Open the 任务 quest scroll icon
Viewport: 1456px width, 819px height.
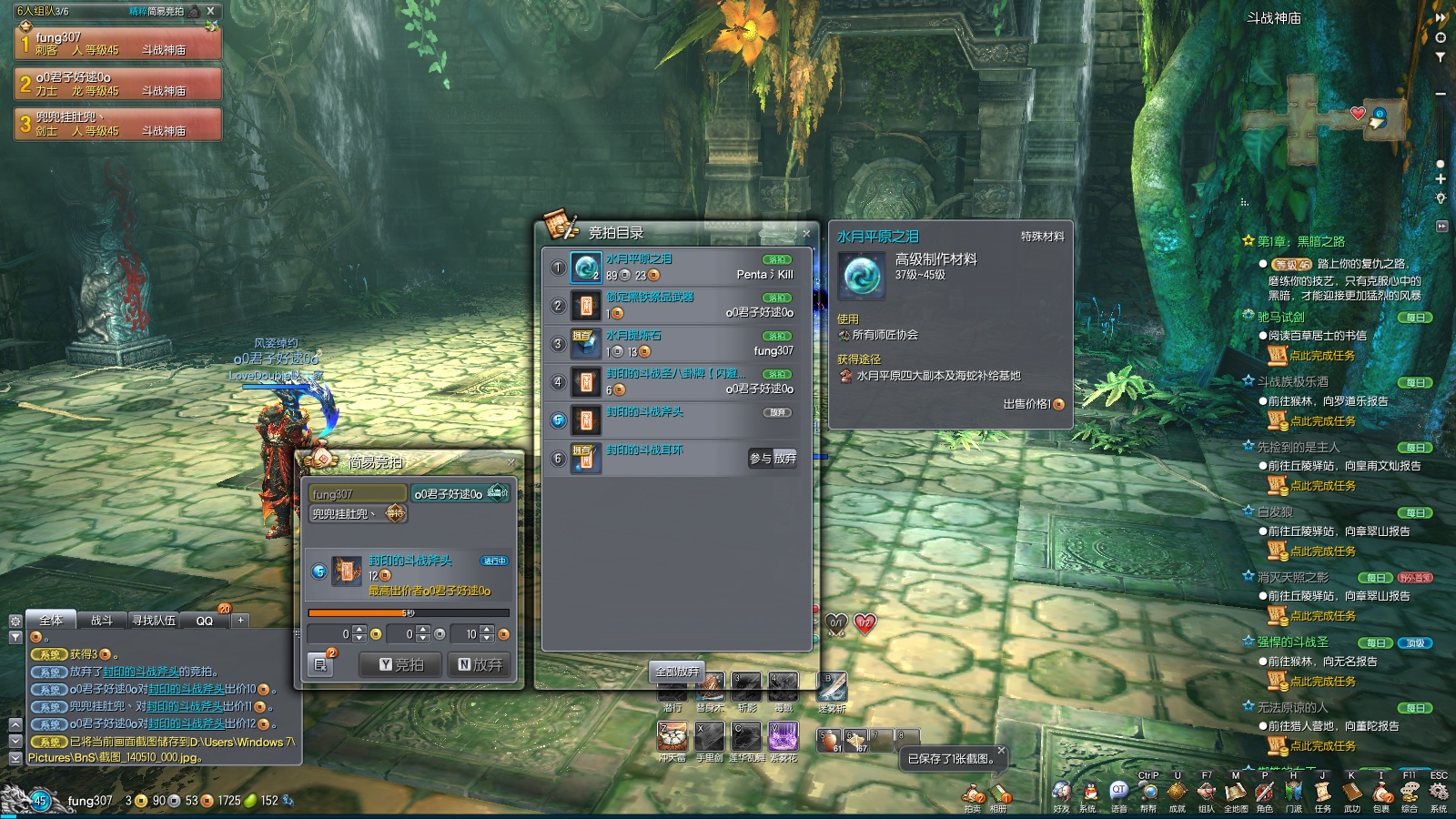[x=1322, y=794]
